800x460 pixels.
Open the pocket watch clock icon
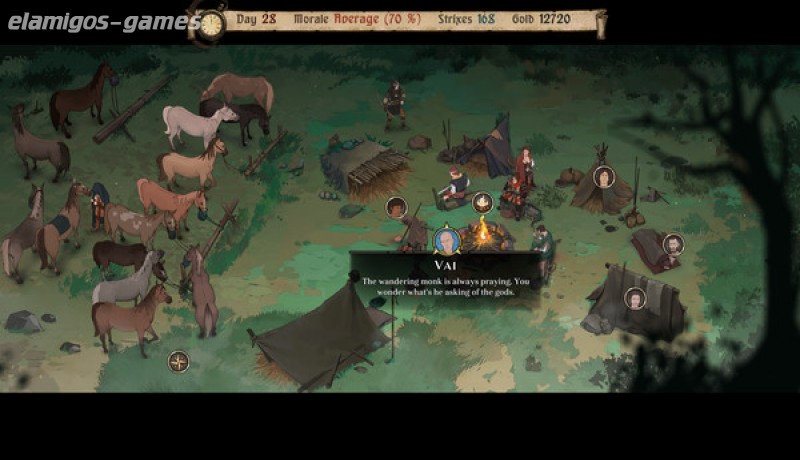pyautogui.click(x=210, y=24)
